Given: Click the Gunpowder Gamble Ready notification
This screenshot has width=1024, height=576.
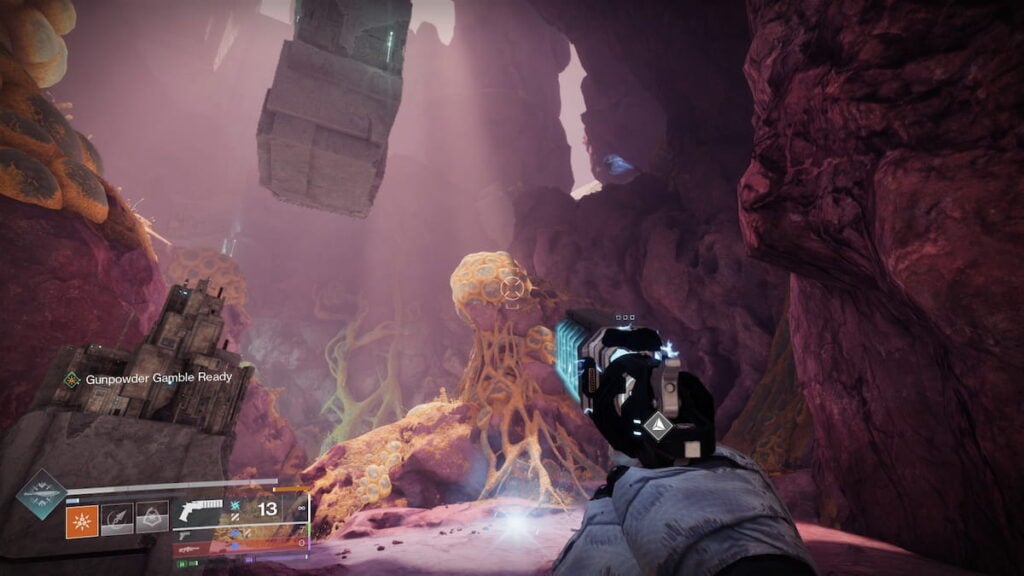Looking at the screenshot, I should [148, 378].
